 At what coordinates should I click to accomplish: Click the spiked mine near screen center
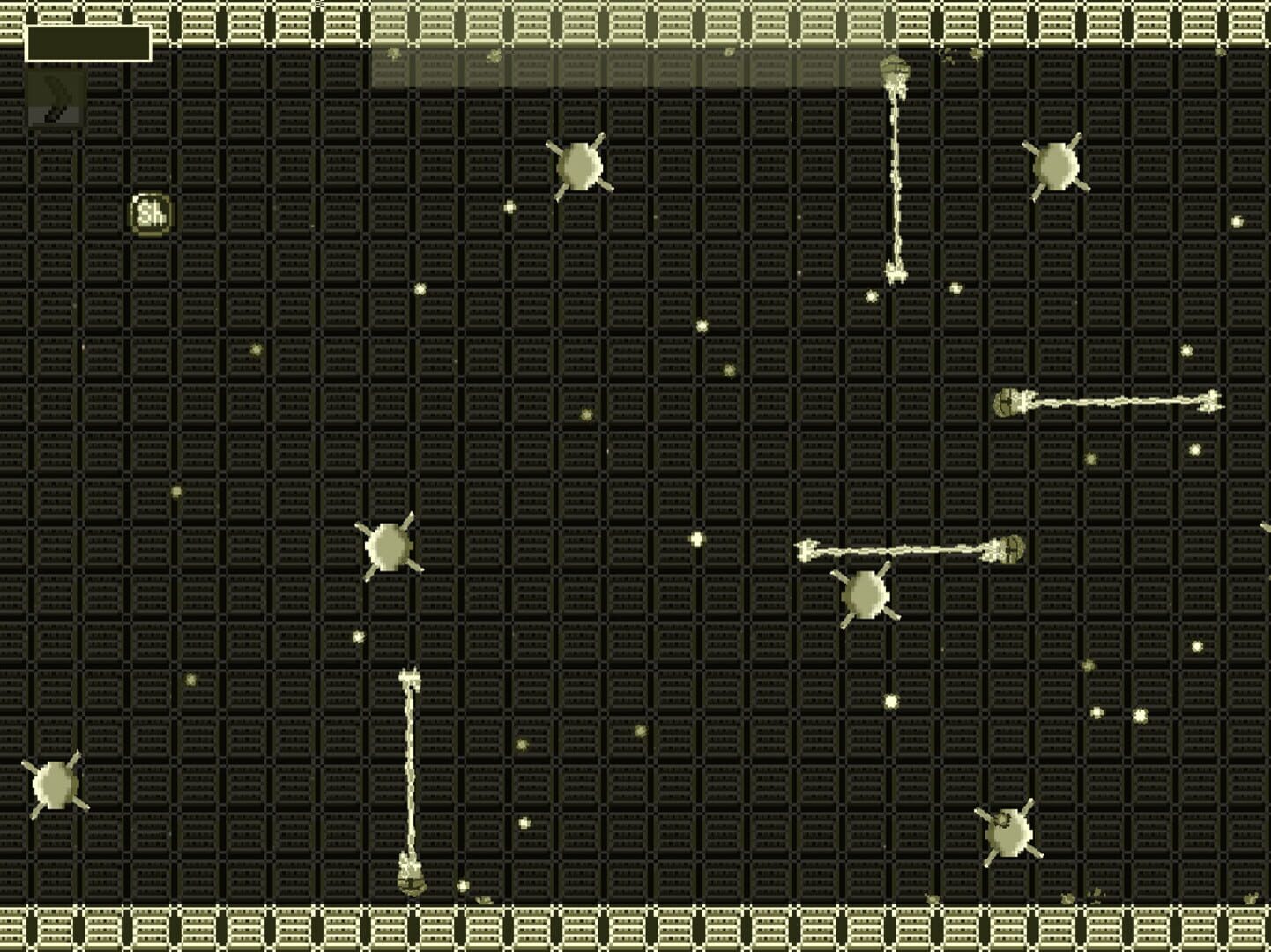point(865,593)
